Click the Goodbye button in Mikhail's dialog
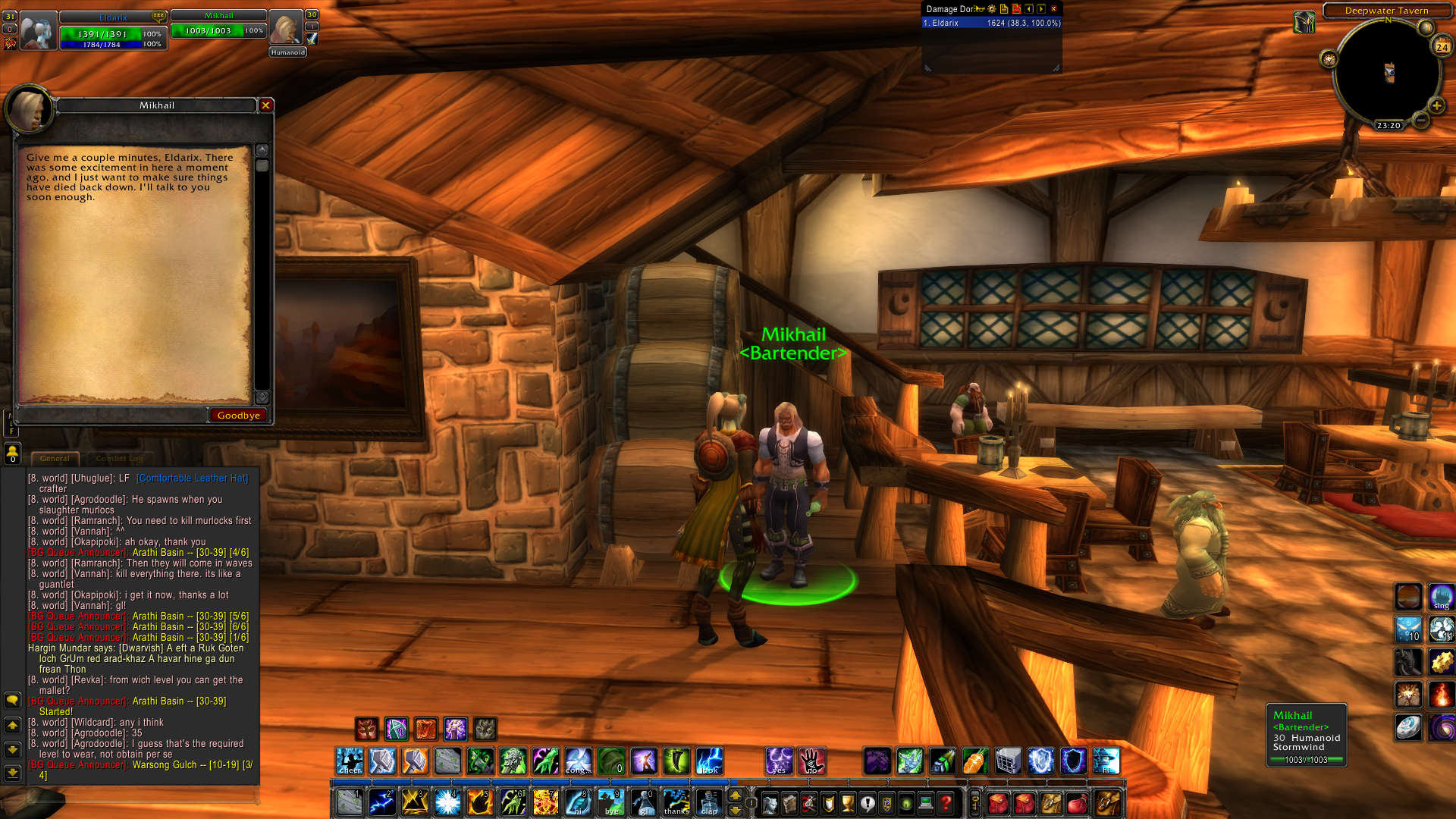Image resolution: width=1456 pixels, height=819 pixels. (x=238, y=415)
